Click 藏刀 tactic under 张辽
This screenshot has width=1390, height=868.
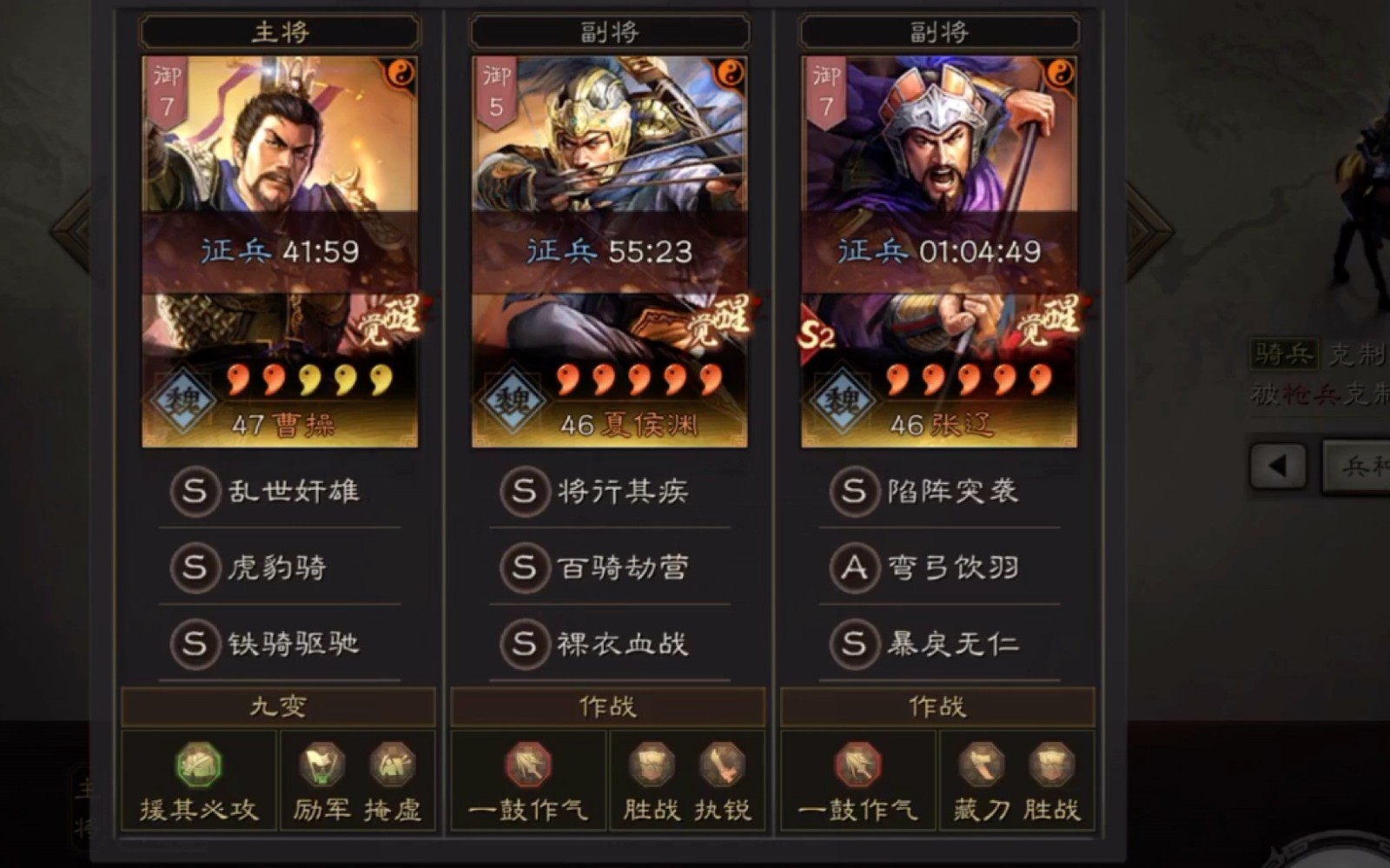coord(980,765)
